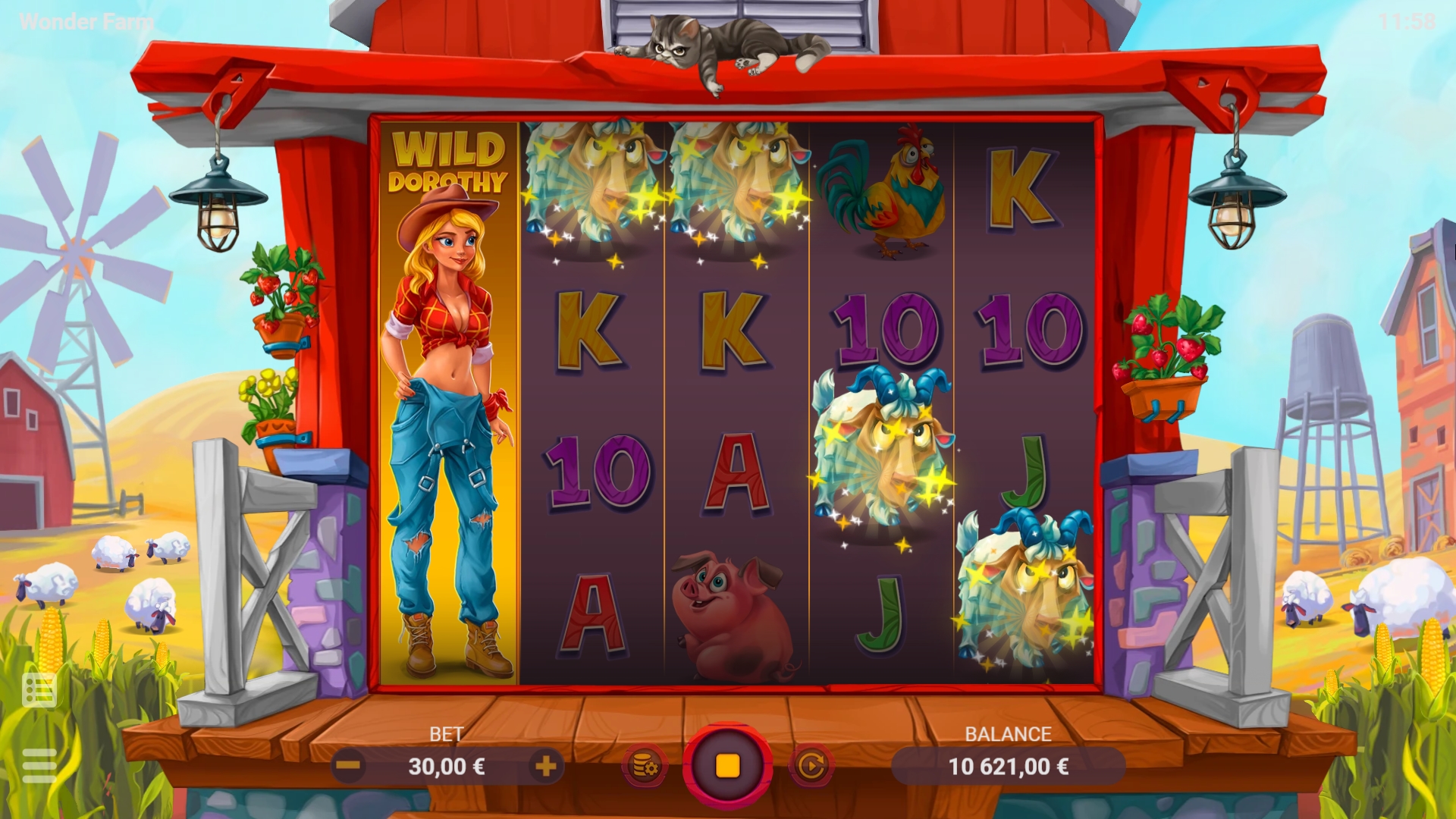Click the BET amount showing 30,00 €
This screenshot has width=1456, height=819.
coord(448,766)
